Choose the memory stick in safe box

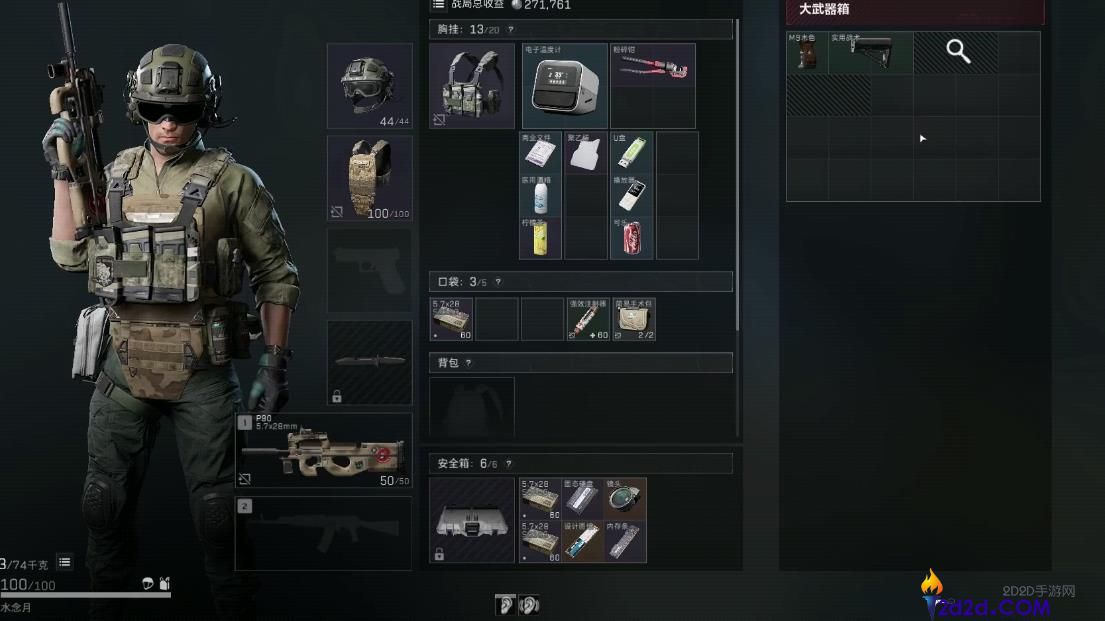pyautogui.click(x=625, y=541)
